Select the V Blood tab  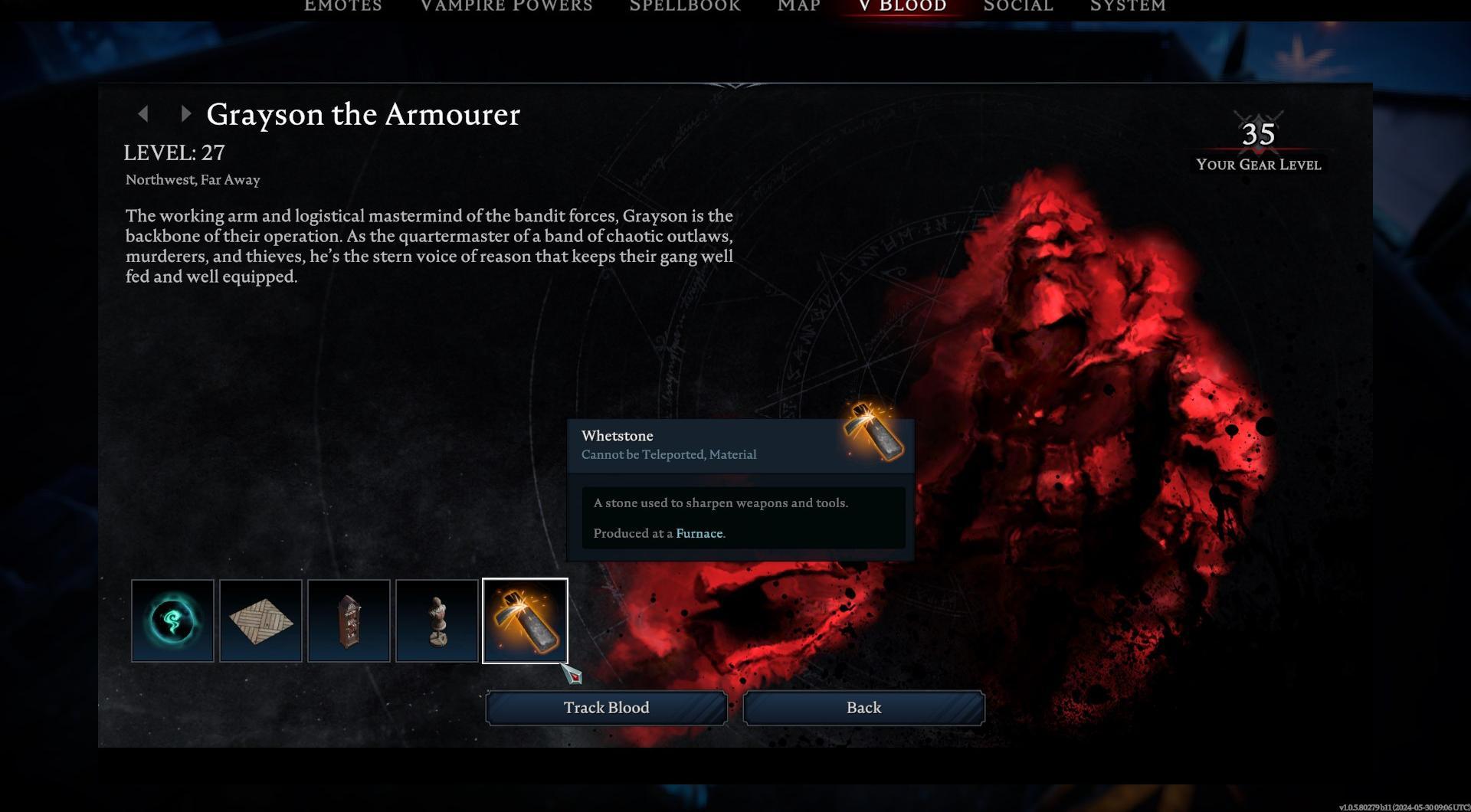pos(903,6)
